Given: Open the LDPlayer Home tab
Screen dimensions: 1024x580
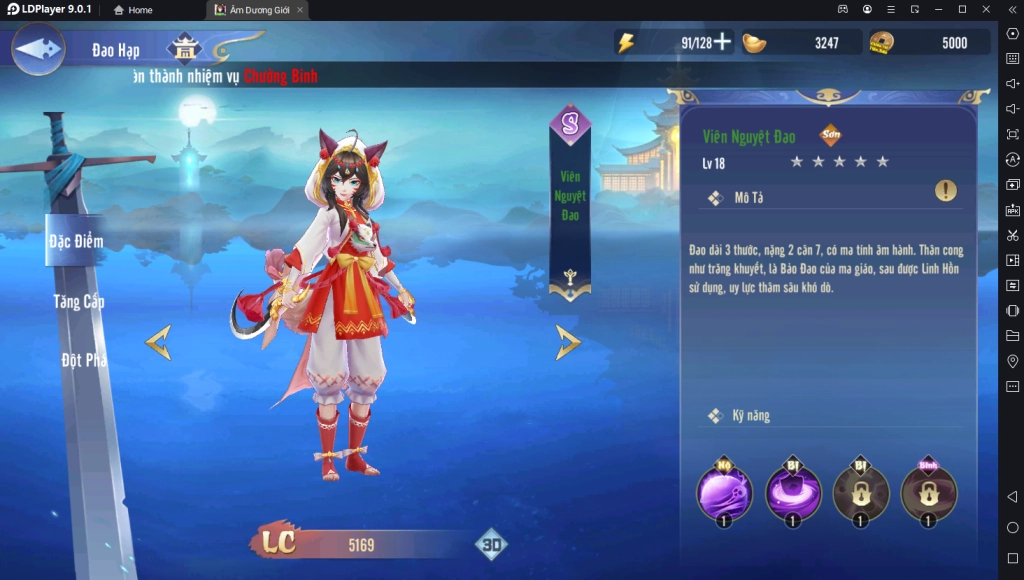Looking at the screenshot, I should [x=133, y=10].
